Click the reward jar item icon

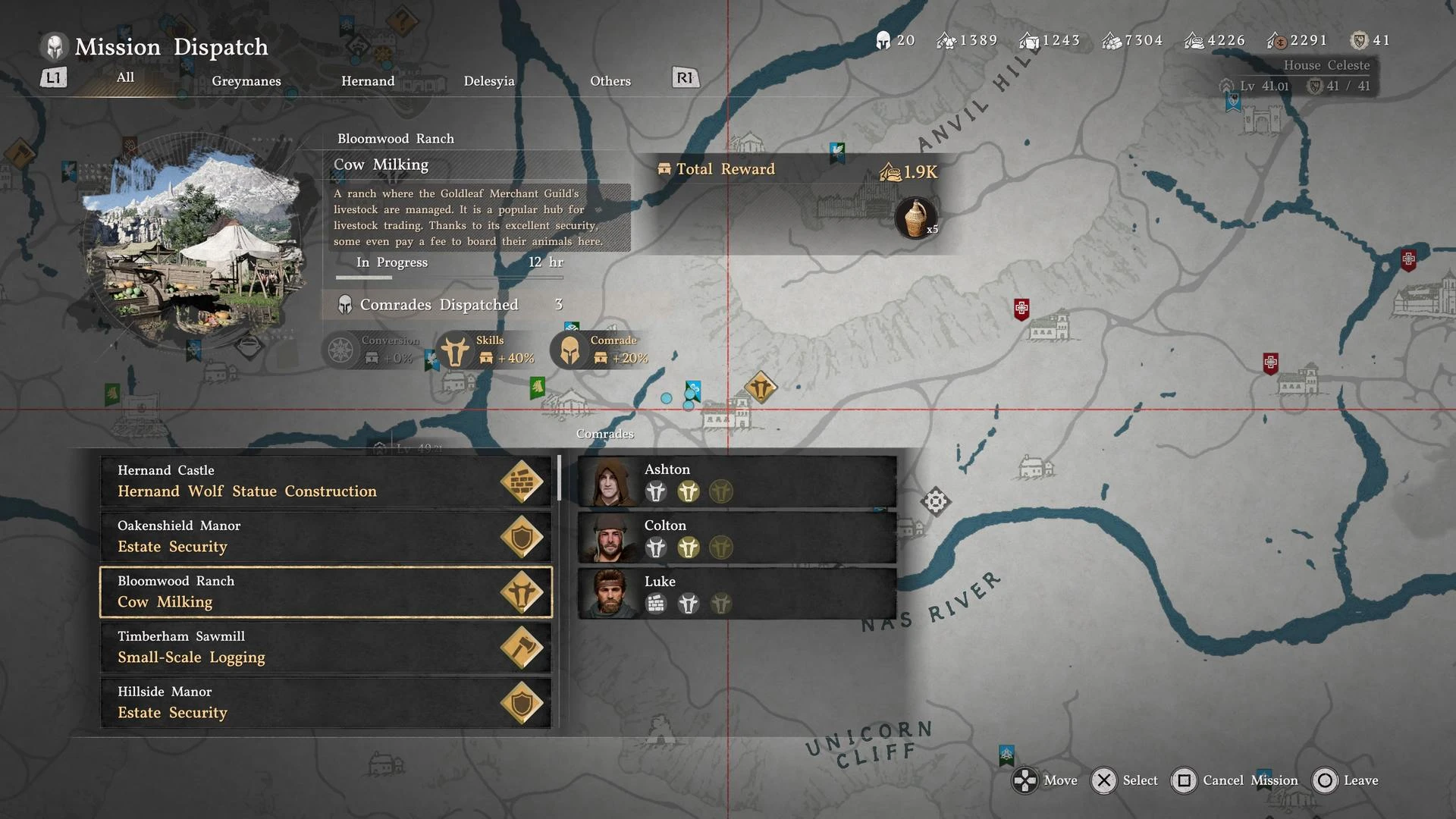pyautogui.click(x=915, y=218)
